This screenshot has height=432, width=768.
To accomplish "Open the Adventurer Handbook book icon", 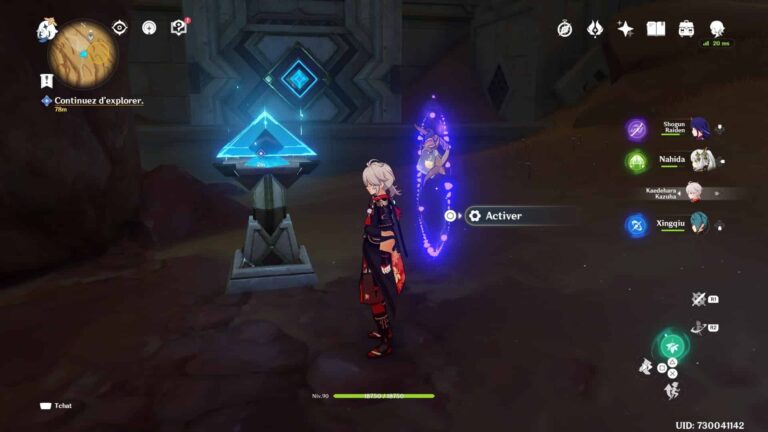I will click(656, 29).
